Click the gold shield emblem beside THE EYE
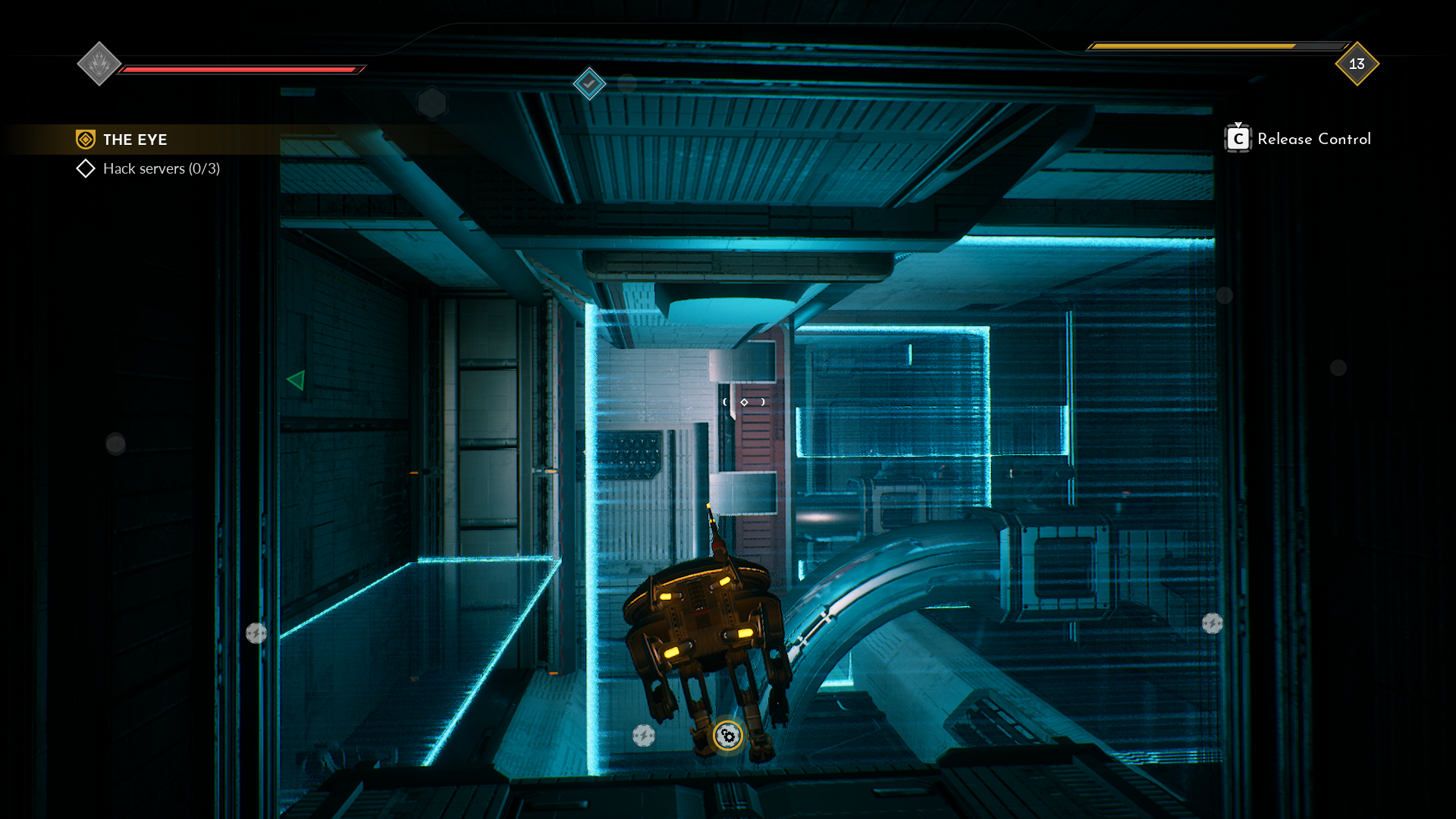Screen dimensions: 1456x819 point(86,139)
